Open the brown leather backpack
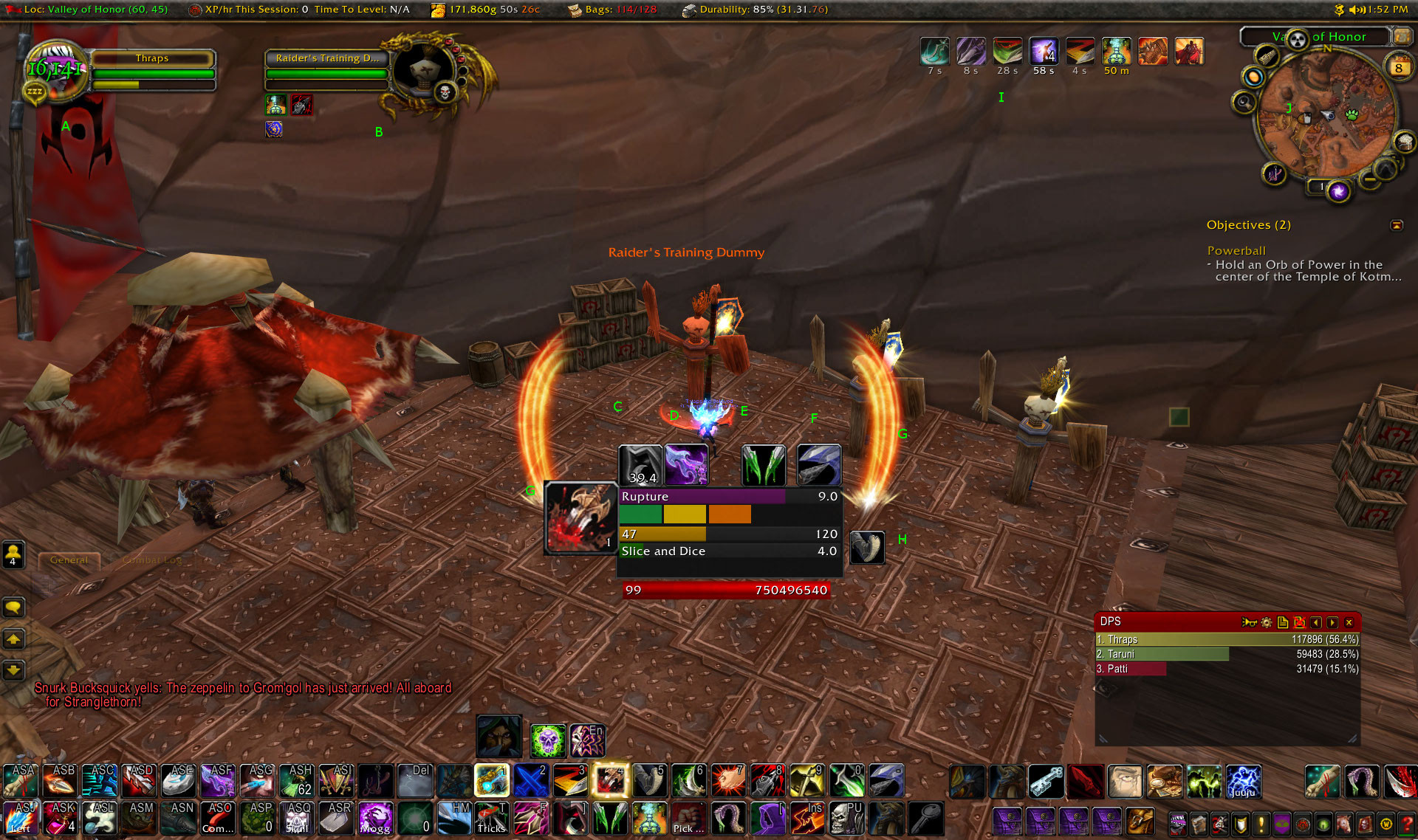The width and height of the screenshot is (1418, 840). [1140, 820]
